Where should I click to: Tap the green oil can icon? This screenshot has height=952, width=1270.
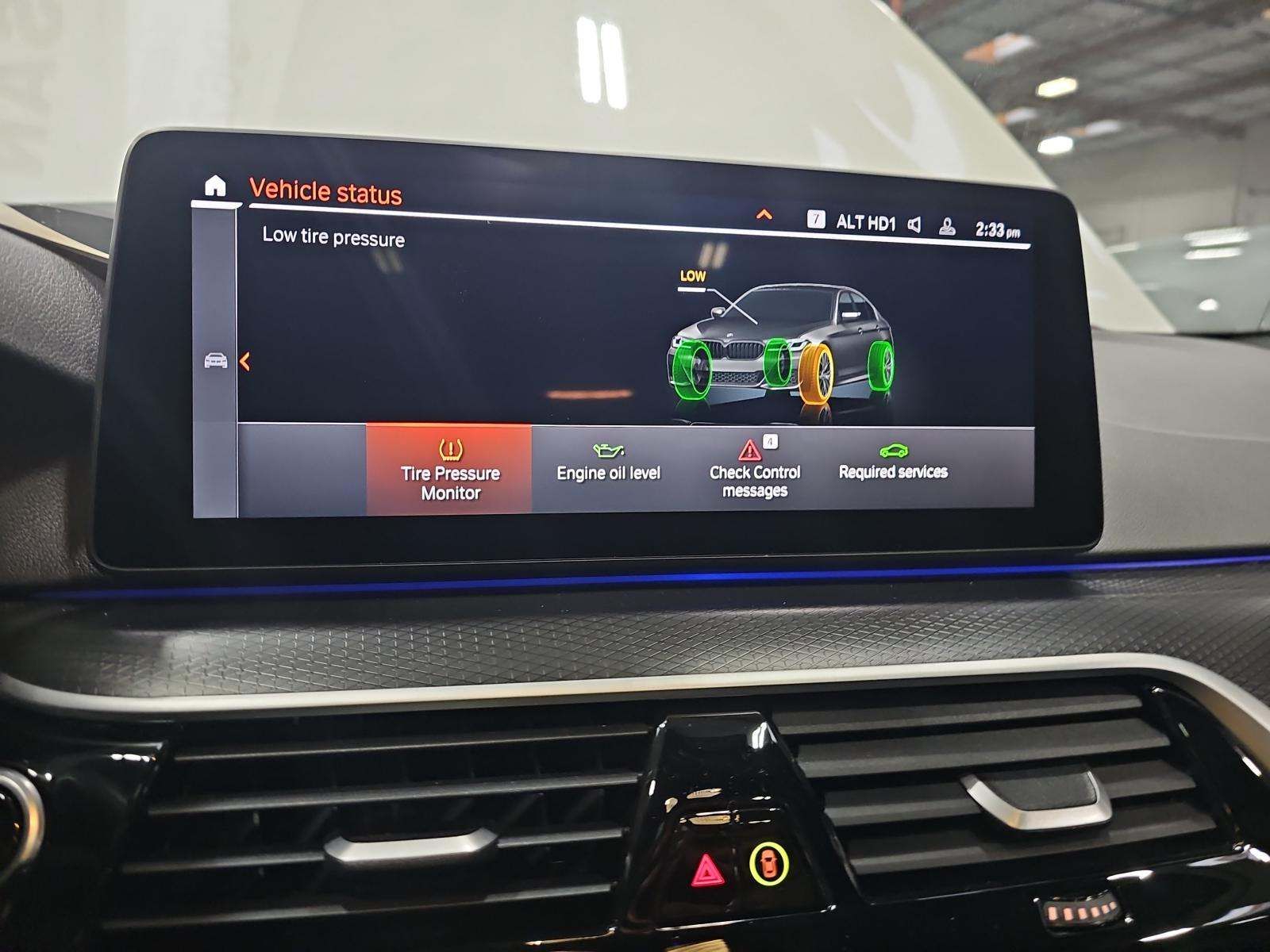point(608,449)
